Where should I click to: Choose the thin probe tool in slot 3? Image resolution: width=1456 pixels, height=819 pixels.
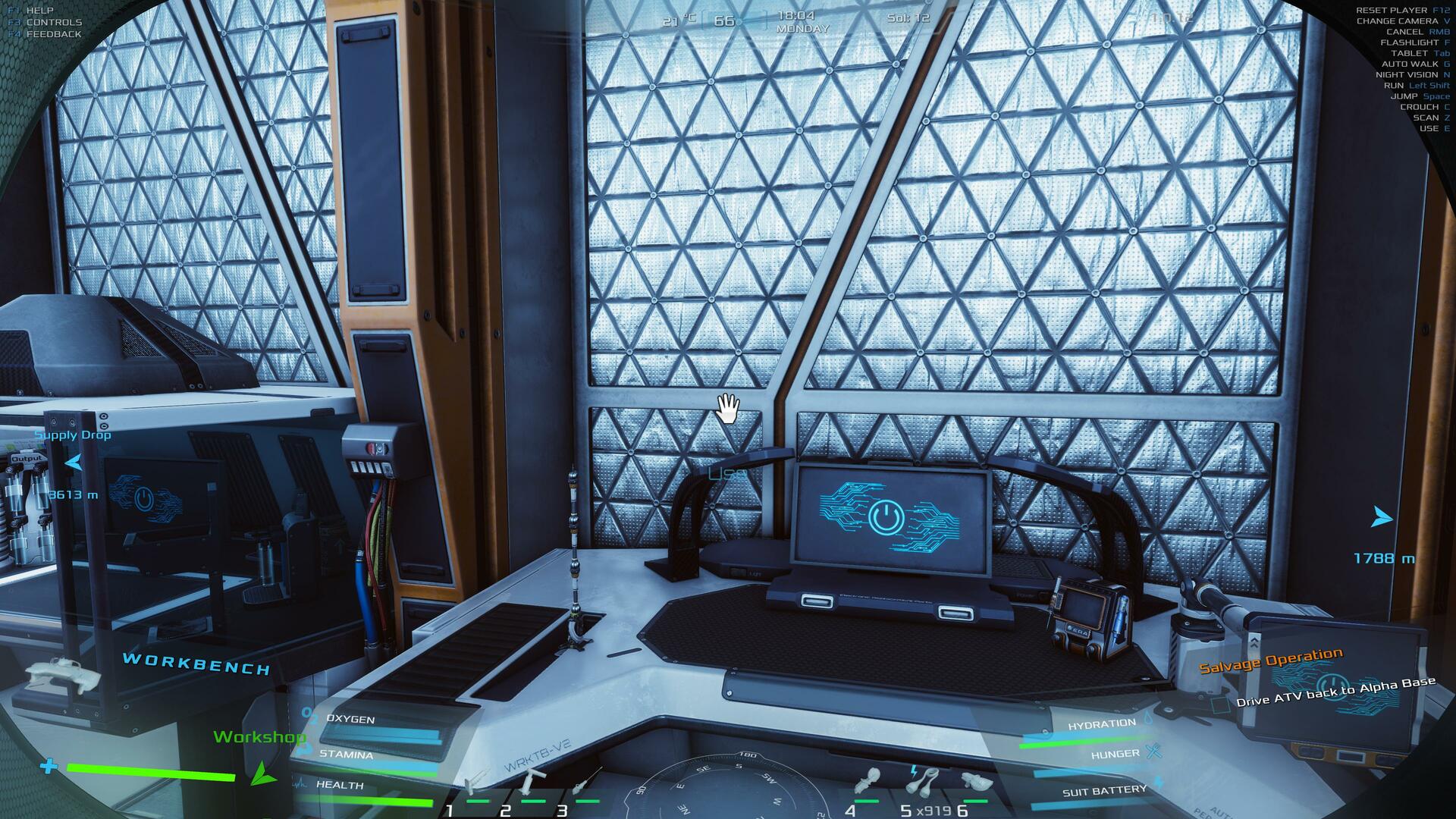click(x=585, y=781)
